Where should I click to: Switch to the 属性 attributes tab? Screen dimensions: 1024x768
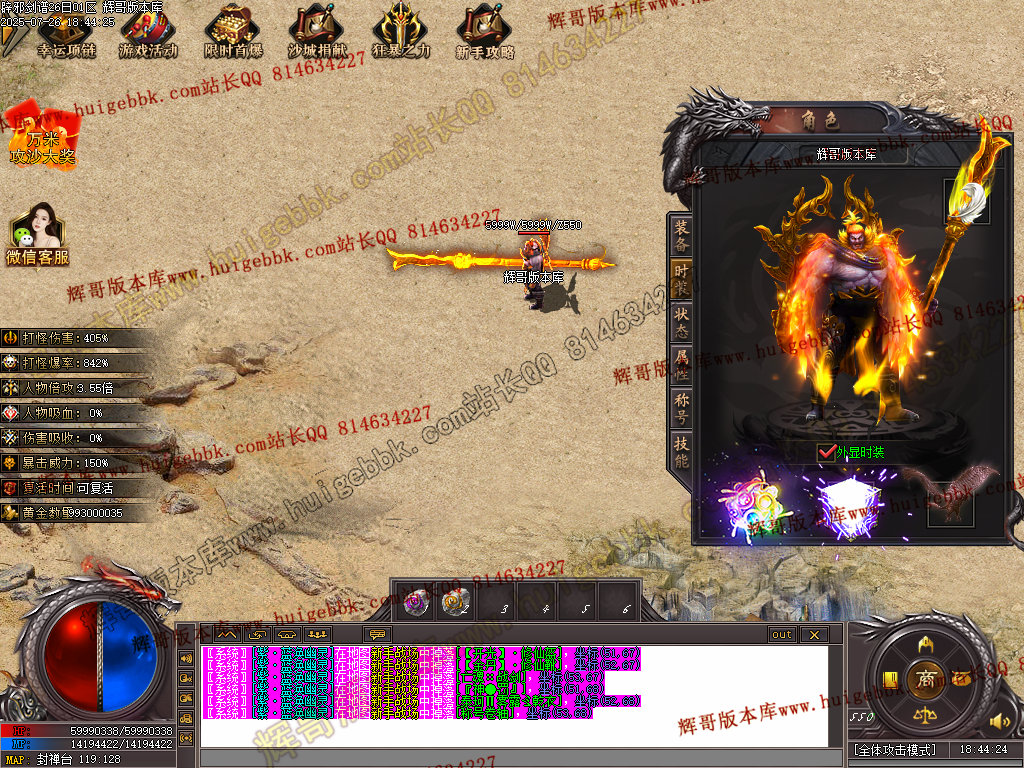pyautogui.click(x=681, y=365)
